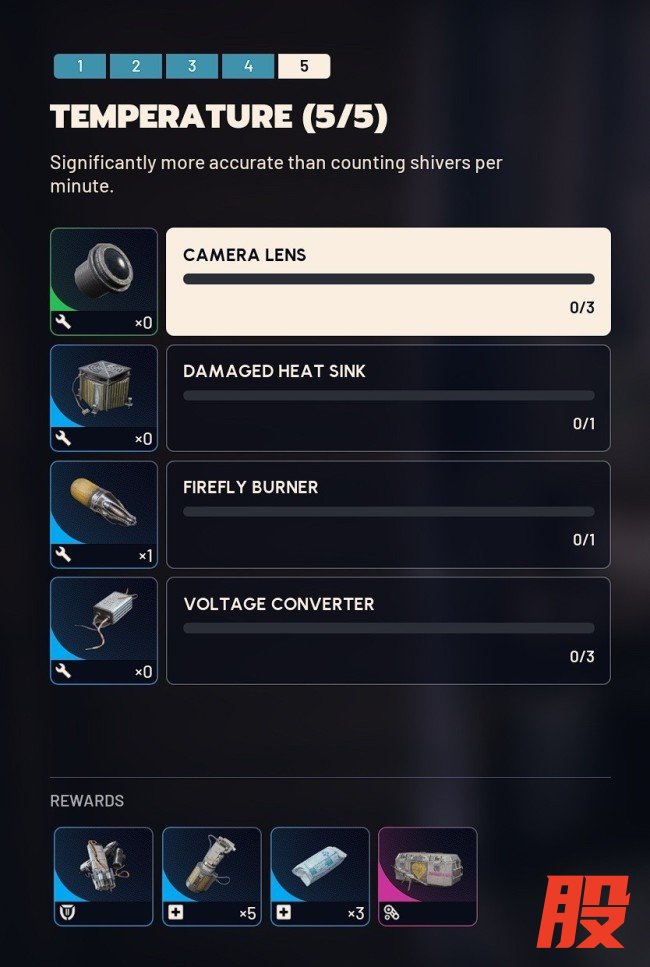
Task: Open the Voltage Converter requirement row
Action: point(388,630)
